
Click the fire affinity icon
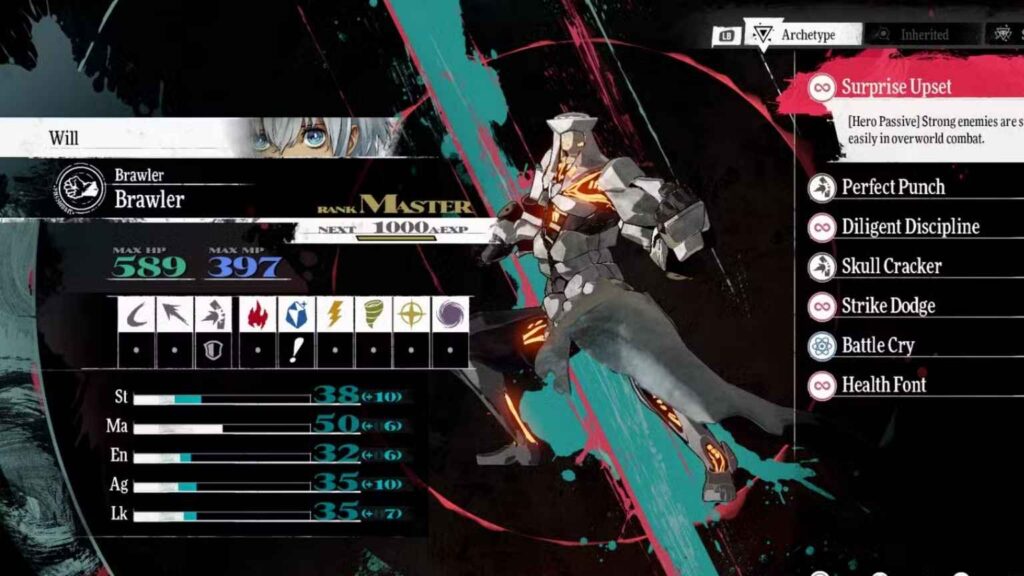point(257,314)
